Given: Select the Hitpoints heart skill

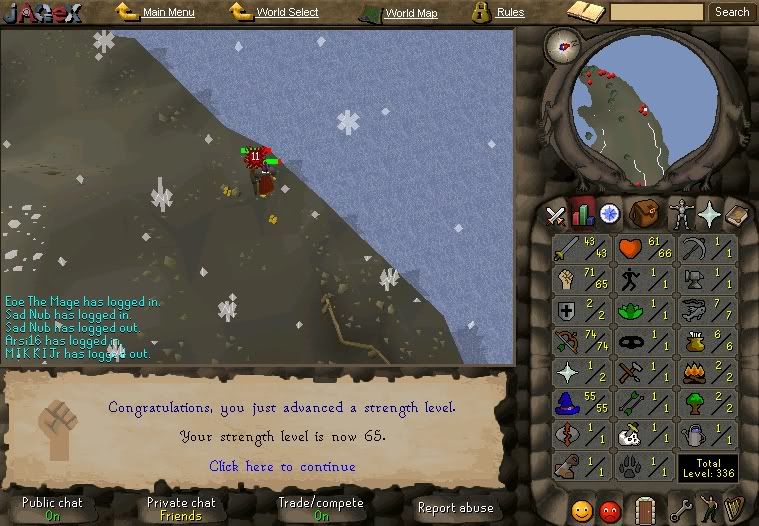Looking at the screenshot, I should pos(629,248).
